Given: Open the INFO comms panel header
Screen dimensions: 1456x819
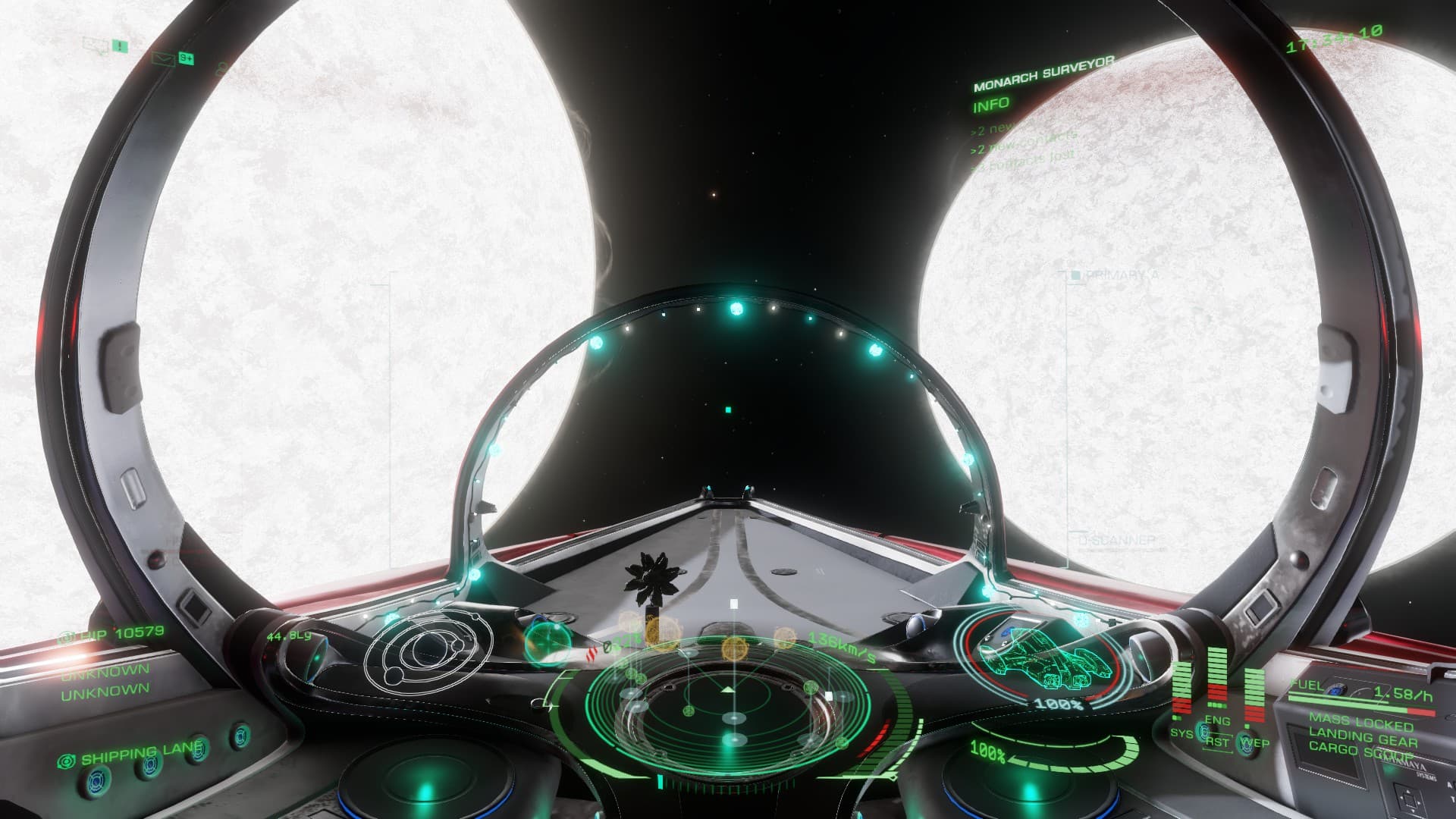Looking at the screenshot, I should tap(991, 105).
